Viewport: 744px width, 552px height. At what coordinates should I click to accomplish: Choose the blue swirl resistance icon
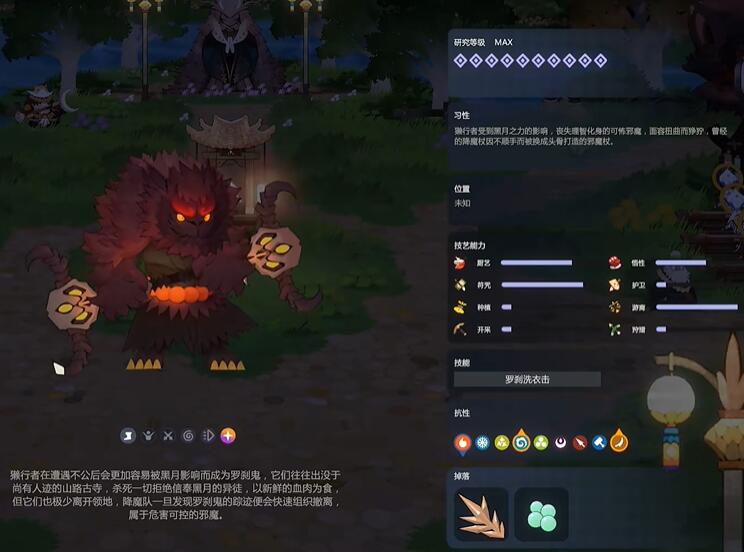[521, 442]
